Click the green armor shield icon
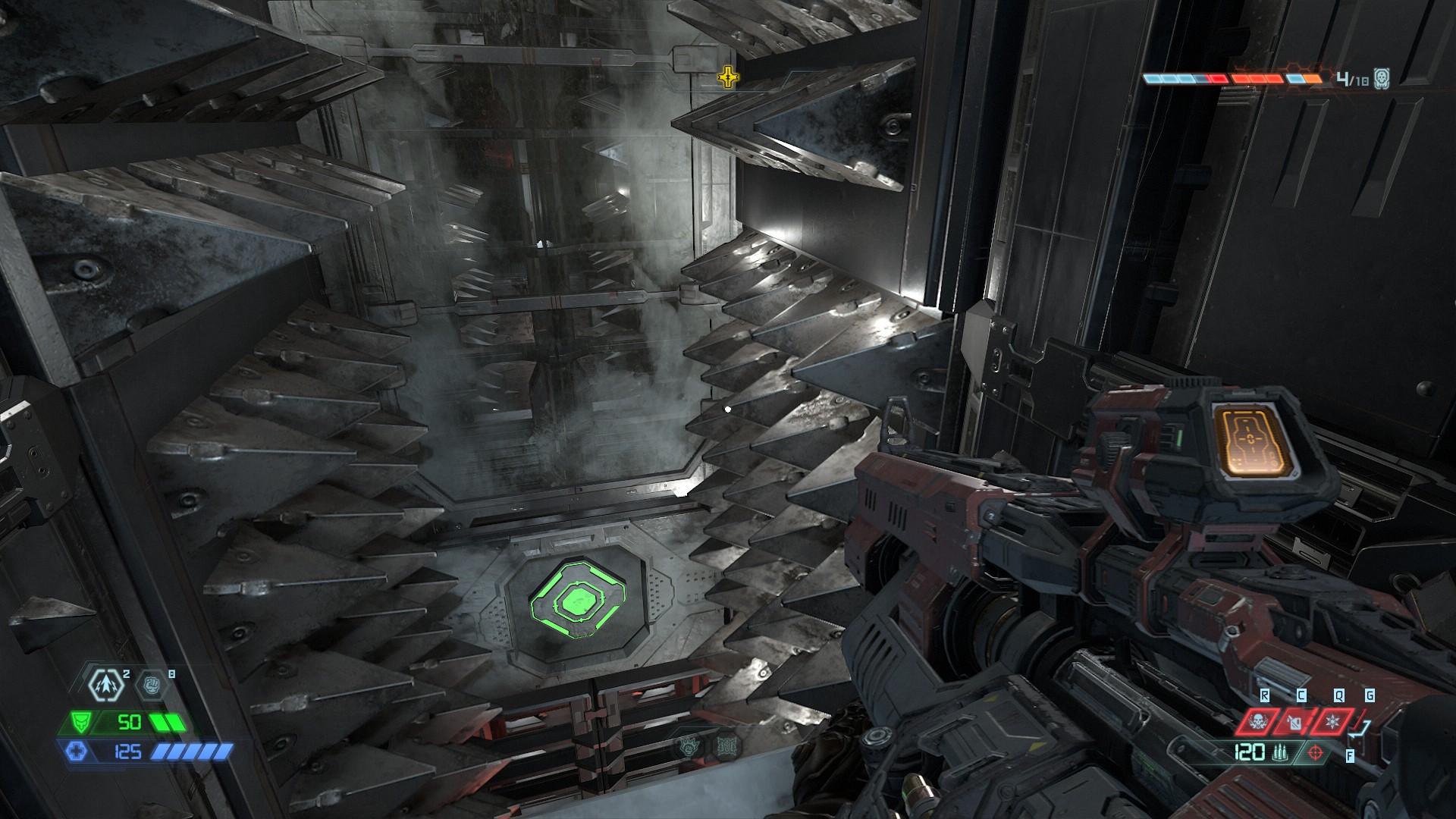The height and width of the screenshot is (819, 1456). 80,722
